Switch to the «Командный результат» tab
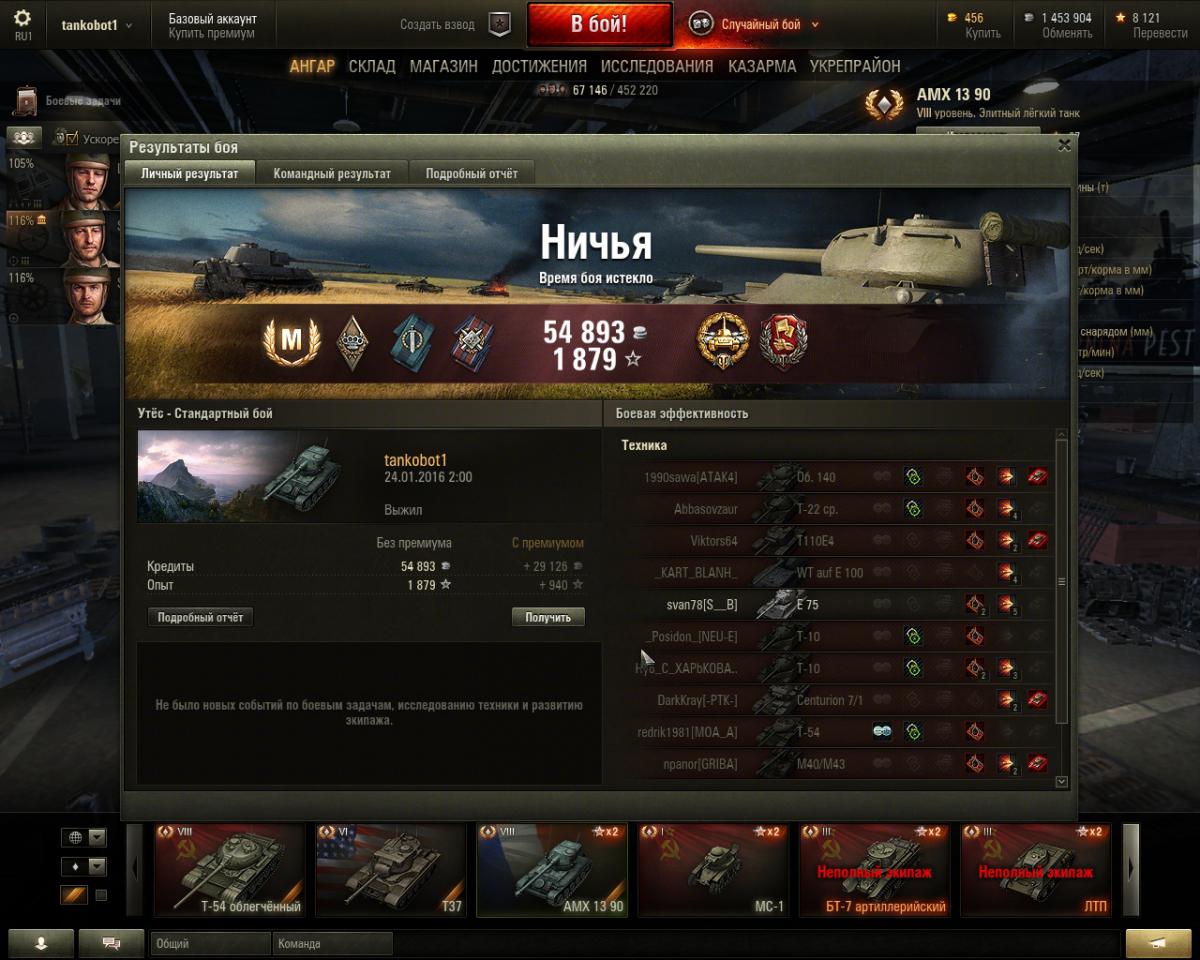The image size is (1200, 960). (332, 173)
